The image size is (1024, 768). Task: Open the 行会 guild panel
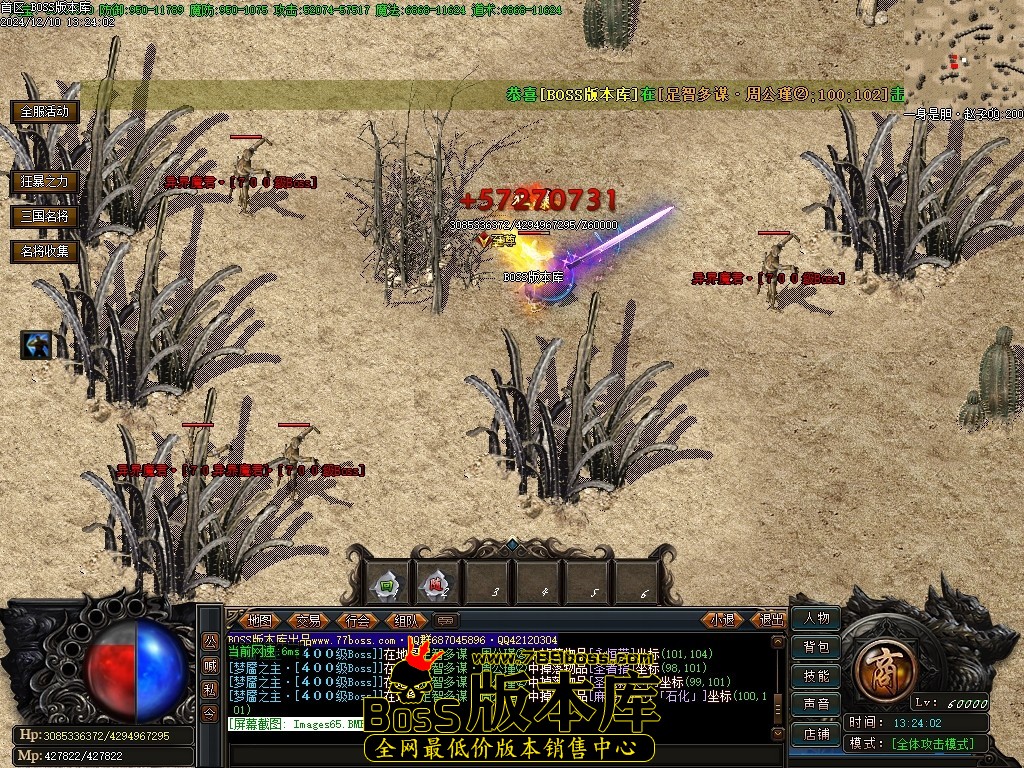pos(357,620)
